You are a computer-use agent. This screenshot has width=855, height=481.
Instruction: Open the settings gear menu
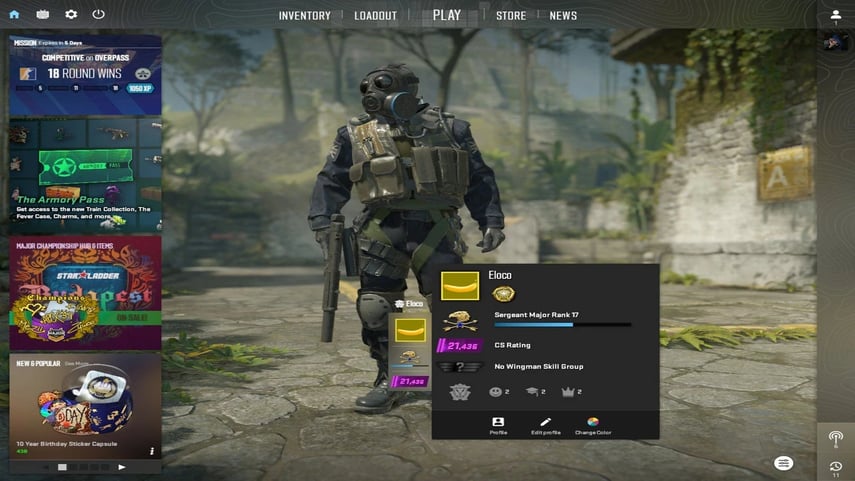coord(71,15)
